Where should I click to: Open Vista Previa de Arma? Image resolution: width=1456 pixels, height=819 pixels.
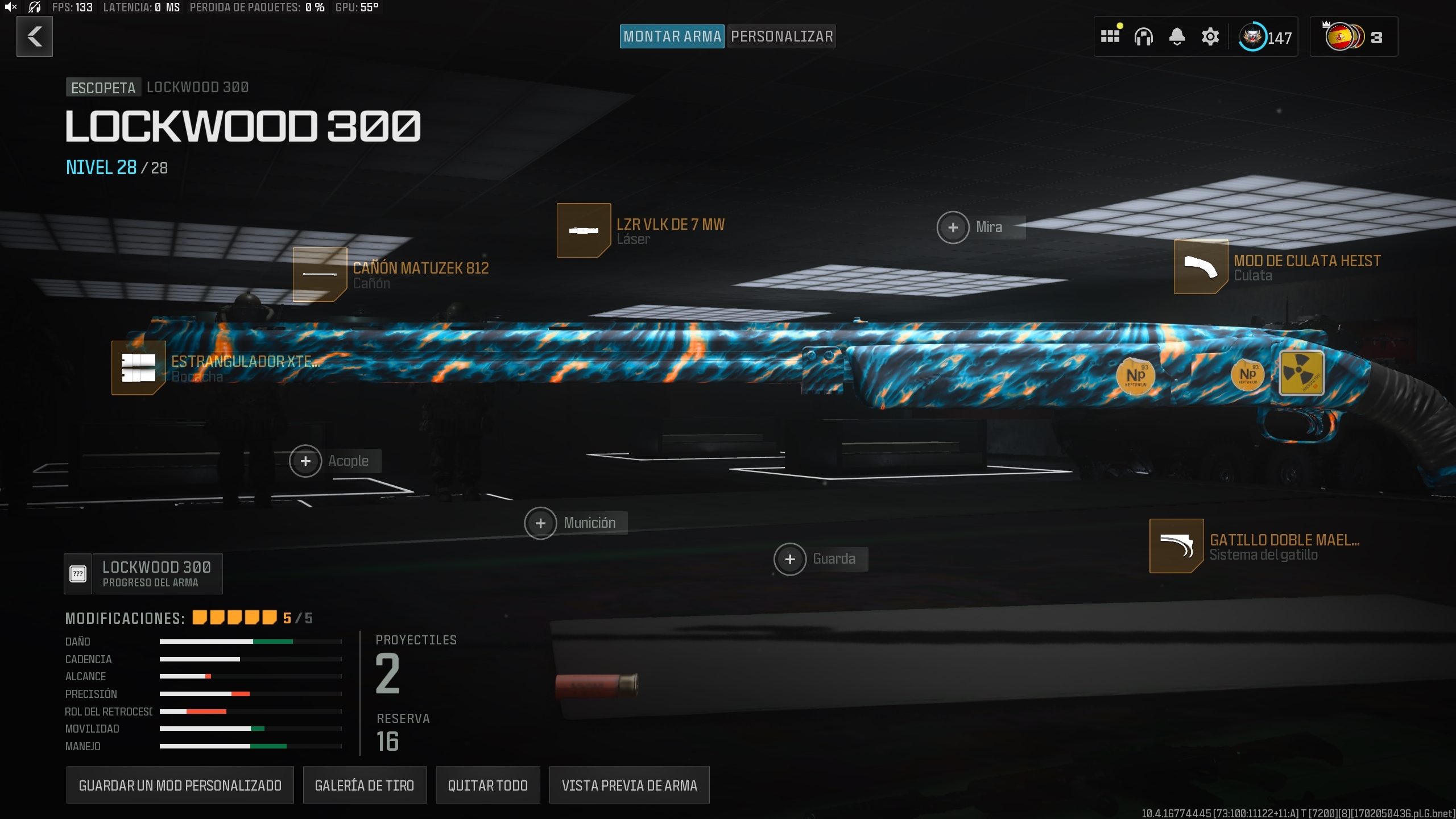(x=629, y=785)
